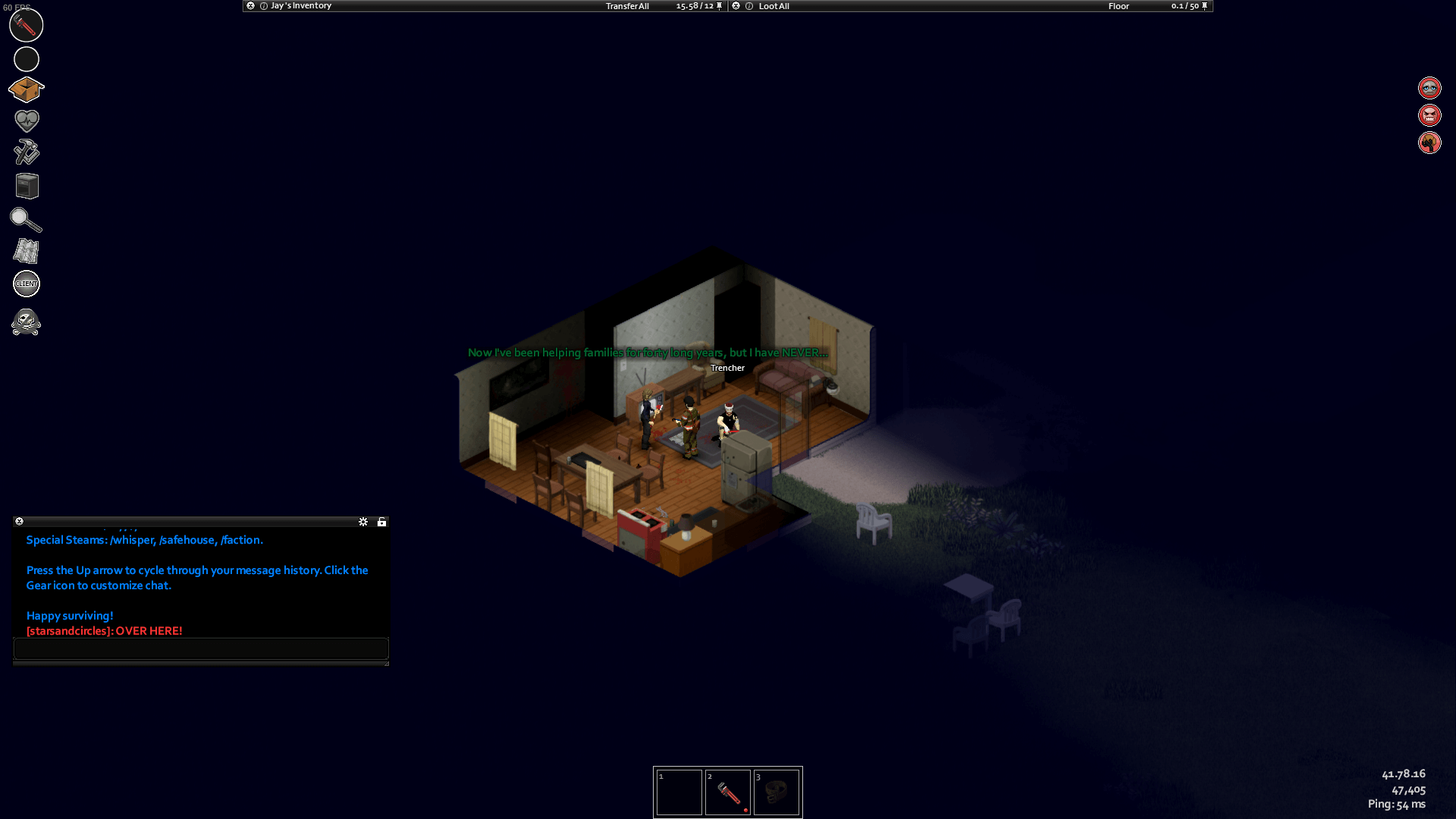Open chat settings with the gear icon
The height and width of the screenshot is (819, 1456).
363,522
